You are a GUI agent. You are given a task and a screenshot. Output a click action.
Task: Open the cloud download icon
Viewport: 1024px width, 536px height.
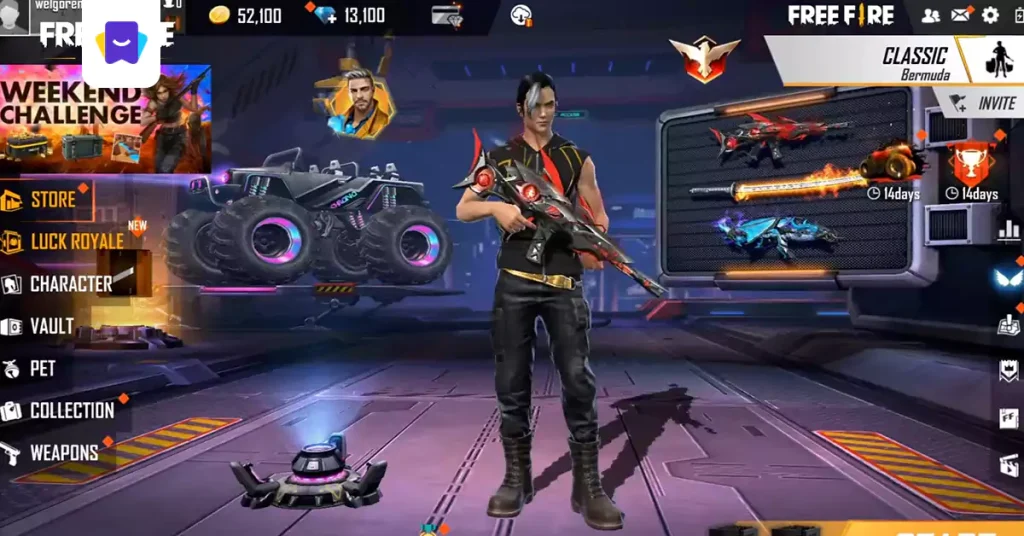[521, 16]
